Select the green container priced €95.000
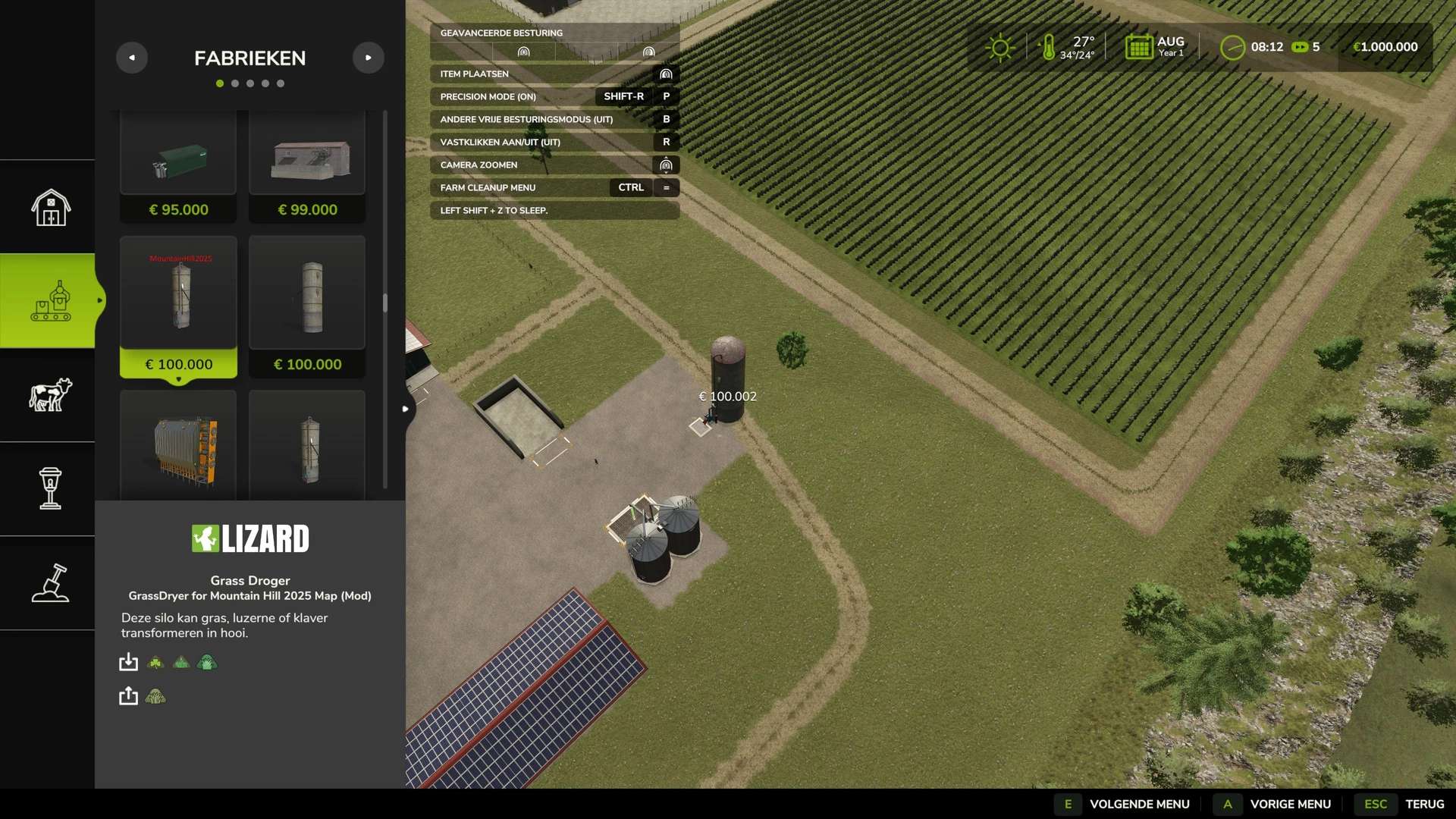1456x819 pixels. coord(178,167)
